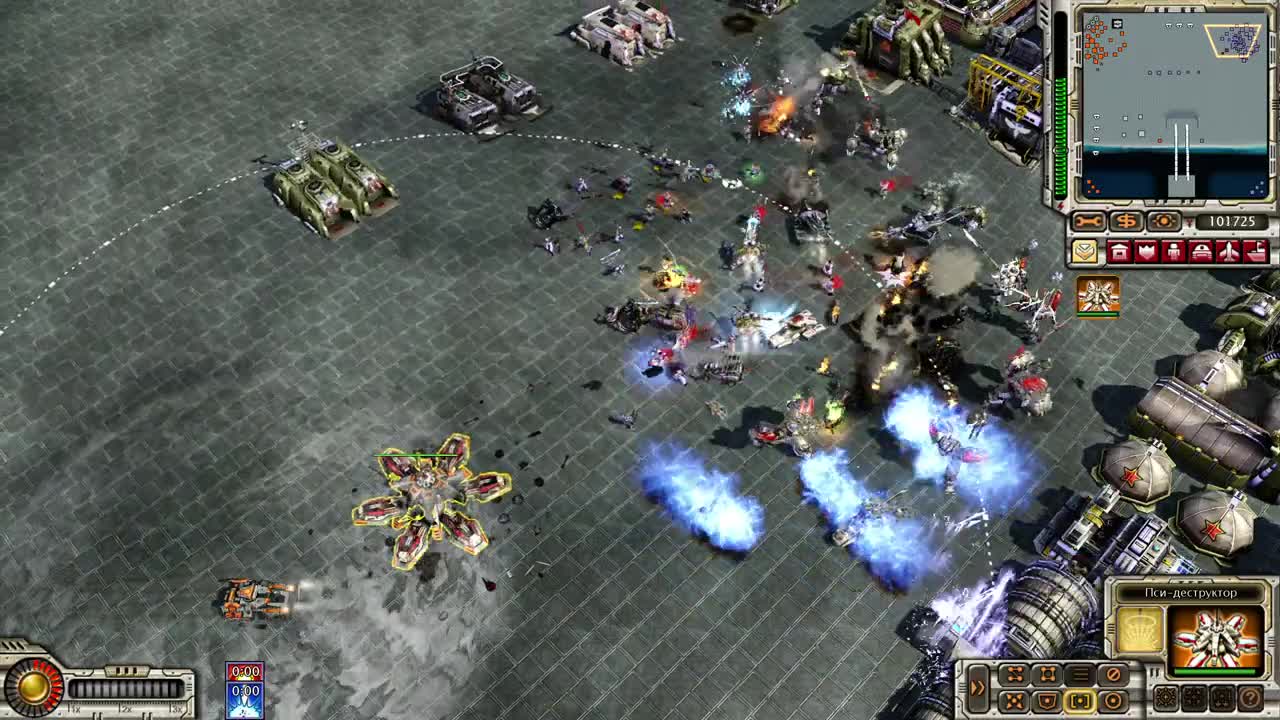Click the repair wrench icon
1280x720 pixels.
(x=1088, y=221)
